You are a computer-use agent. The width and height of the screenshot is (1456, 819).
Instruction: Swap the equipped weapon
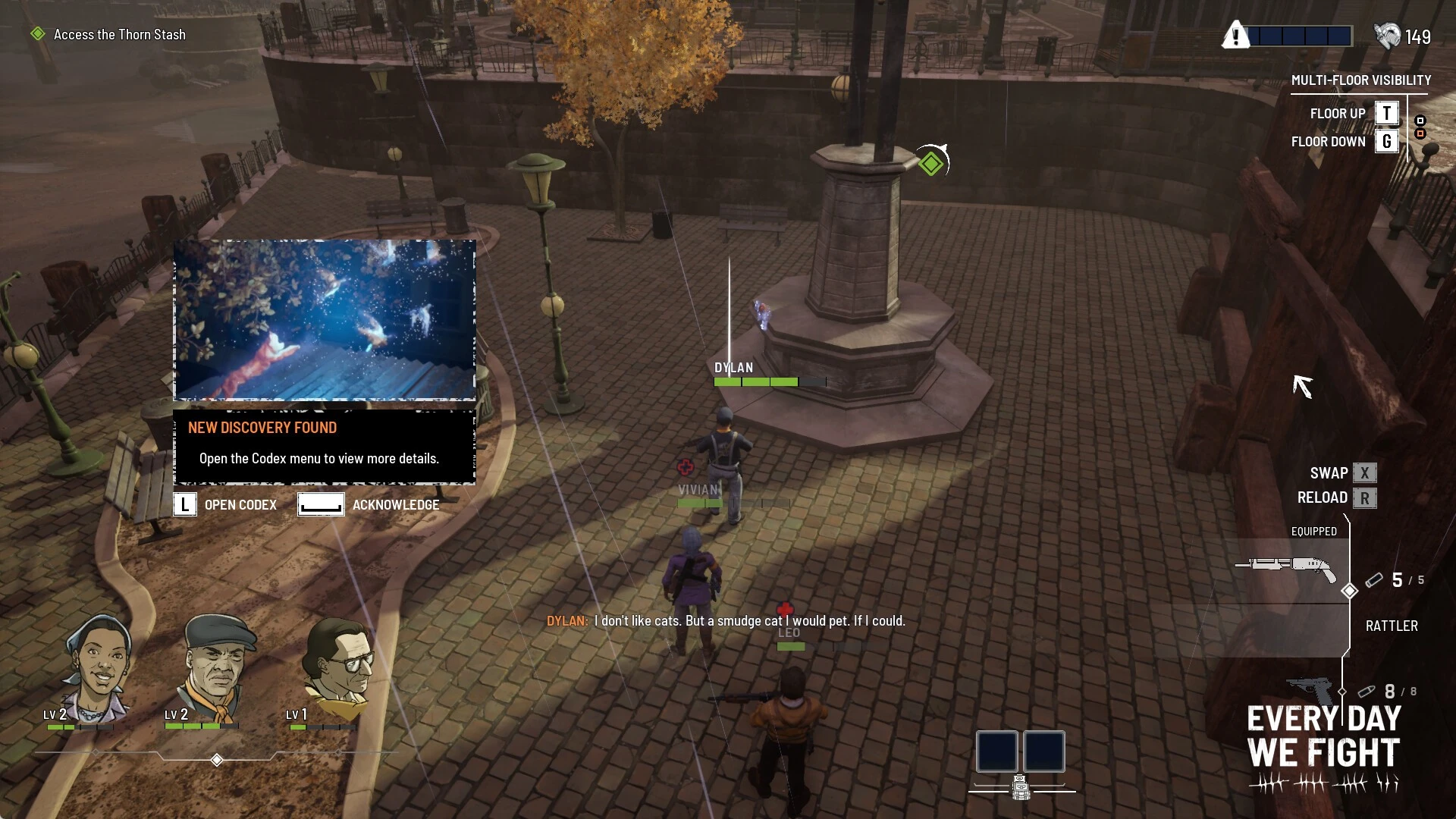[x=1364, y=473]
